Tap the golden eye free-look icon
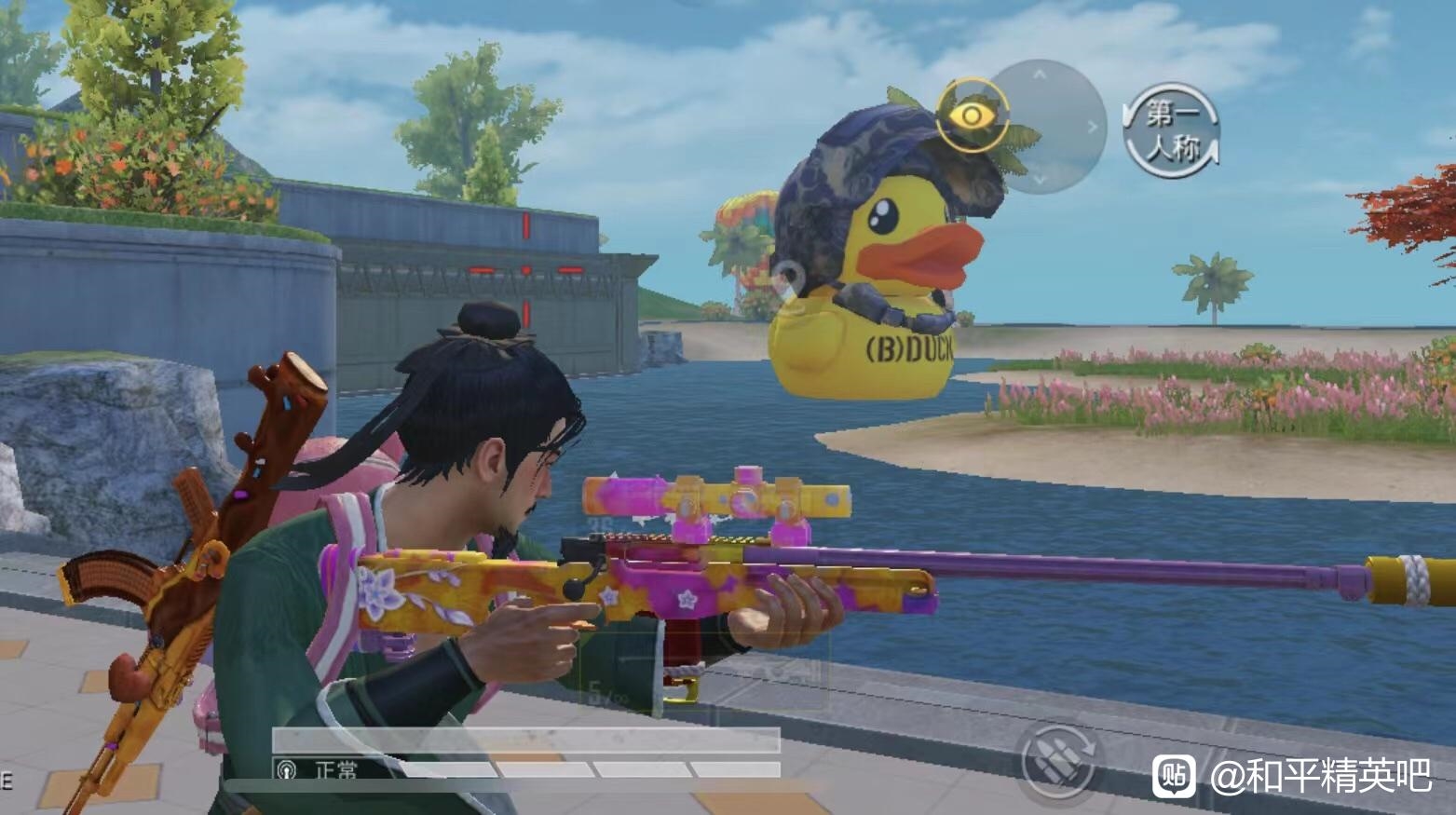This screenshot has width=1456, height=815. [972, 115]
